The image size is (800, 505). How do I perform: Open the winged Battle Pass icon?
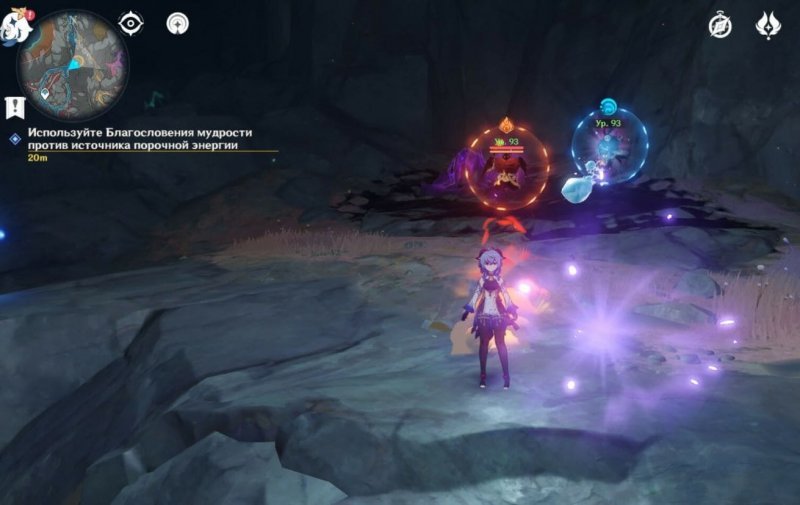click(768, 25)
